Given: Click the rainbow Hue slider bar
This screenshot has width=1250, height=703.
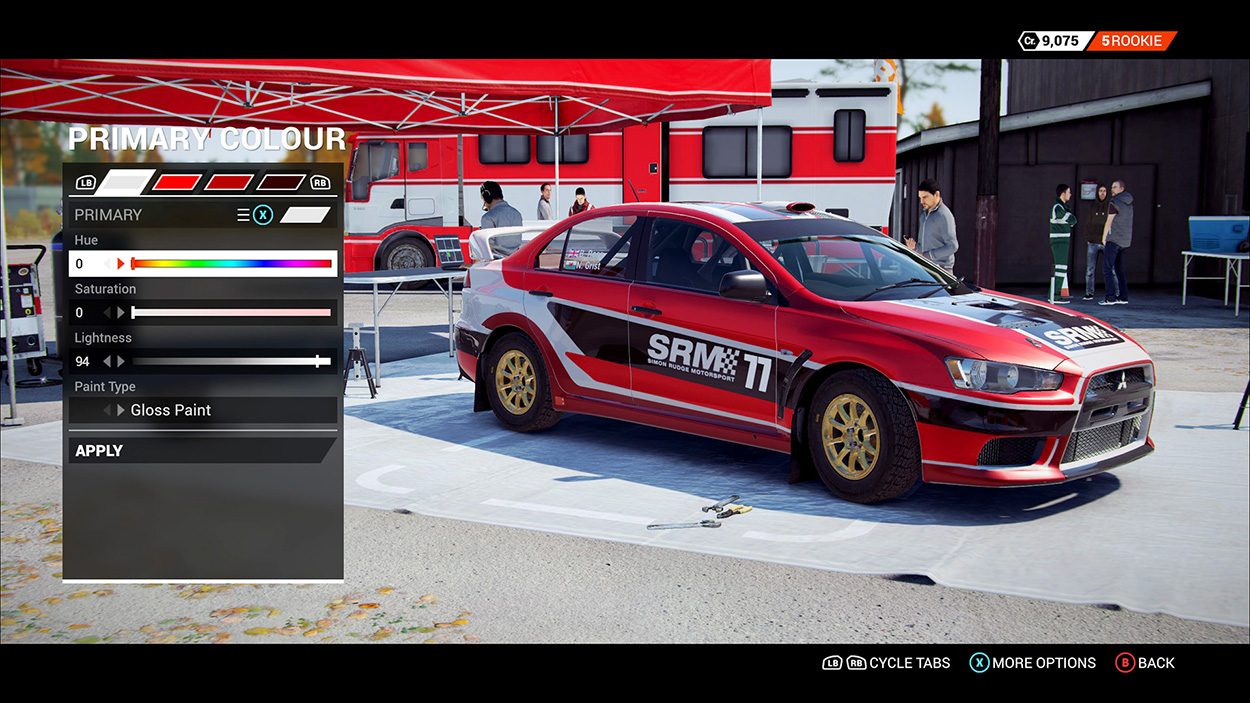Looking at the screenshot, I should [x=232, y=264].
